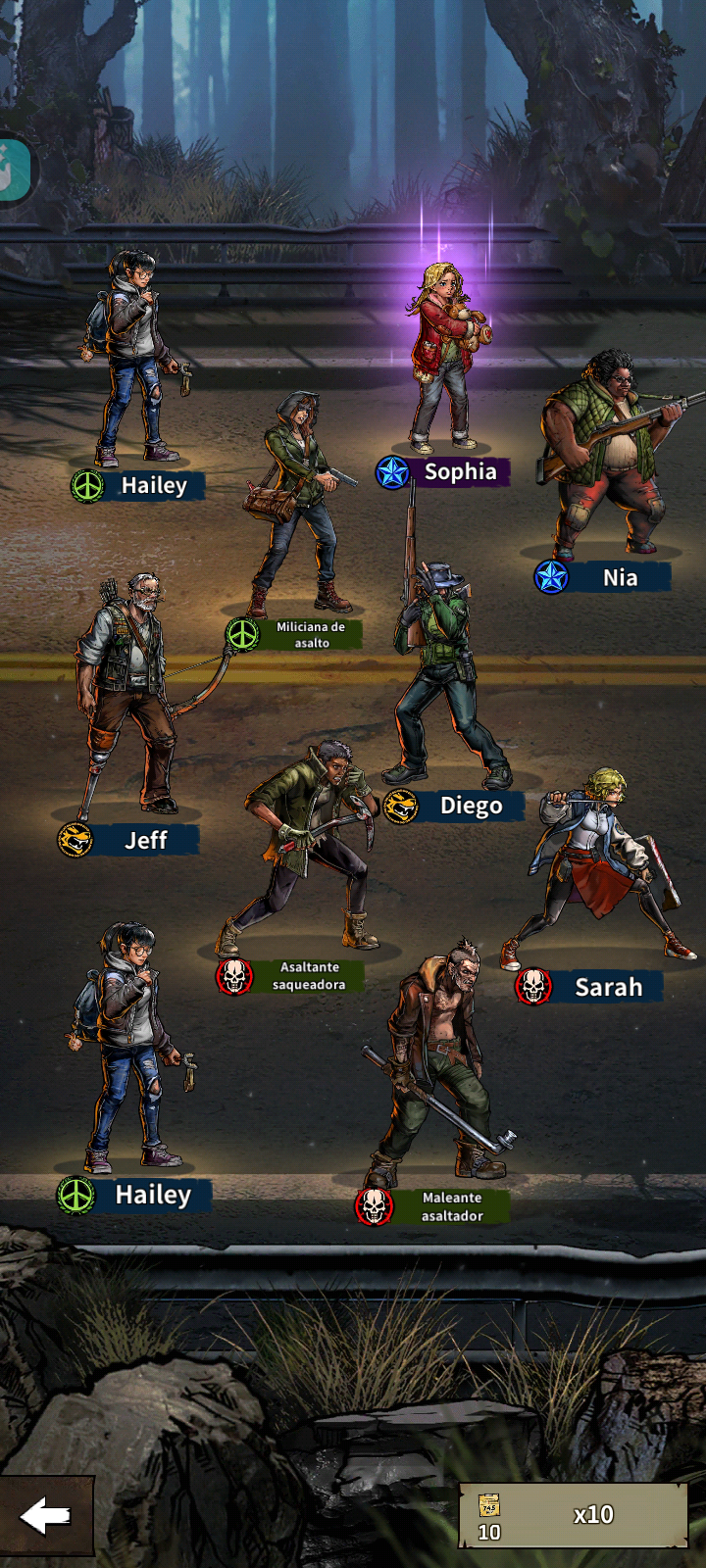
Task: Select Sarah's name label
Action: [608, 987]
